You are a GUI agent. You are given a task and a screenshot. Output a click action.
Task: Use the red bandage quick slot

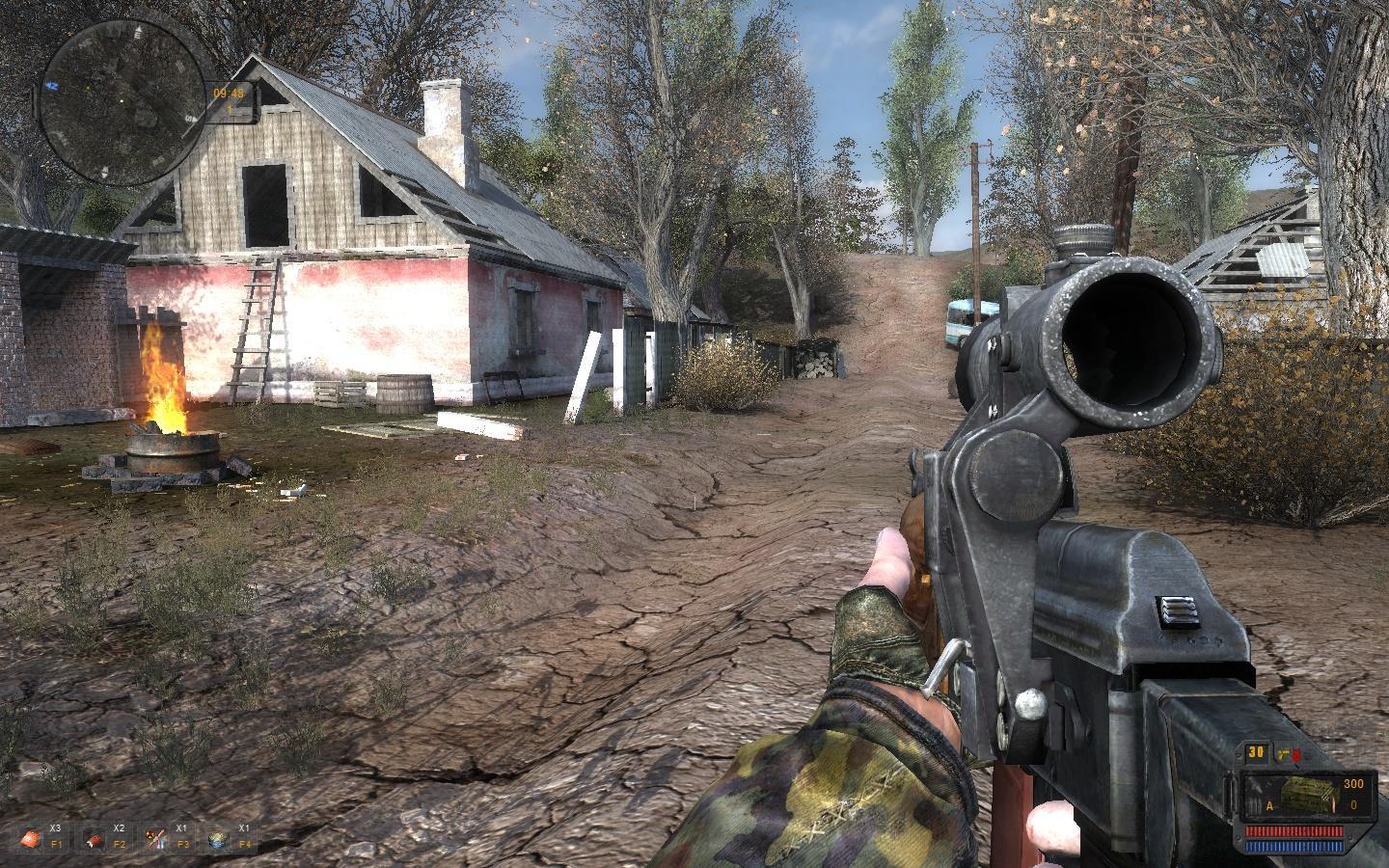94,838
